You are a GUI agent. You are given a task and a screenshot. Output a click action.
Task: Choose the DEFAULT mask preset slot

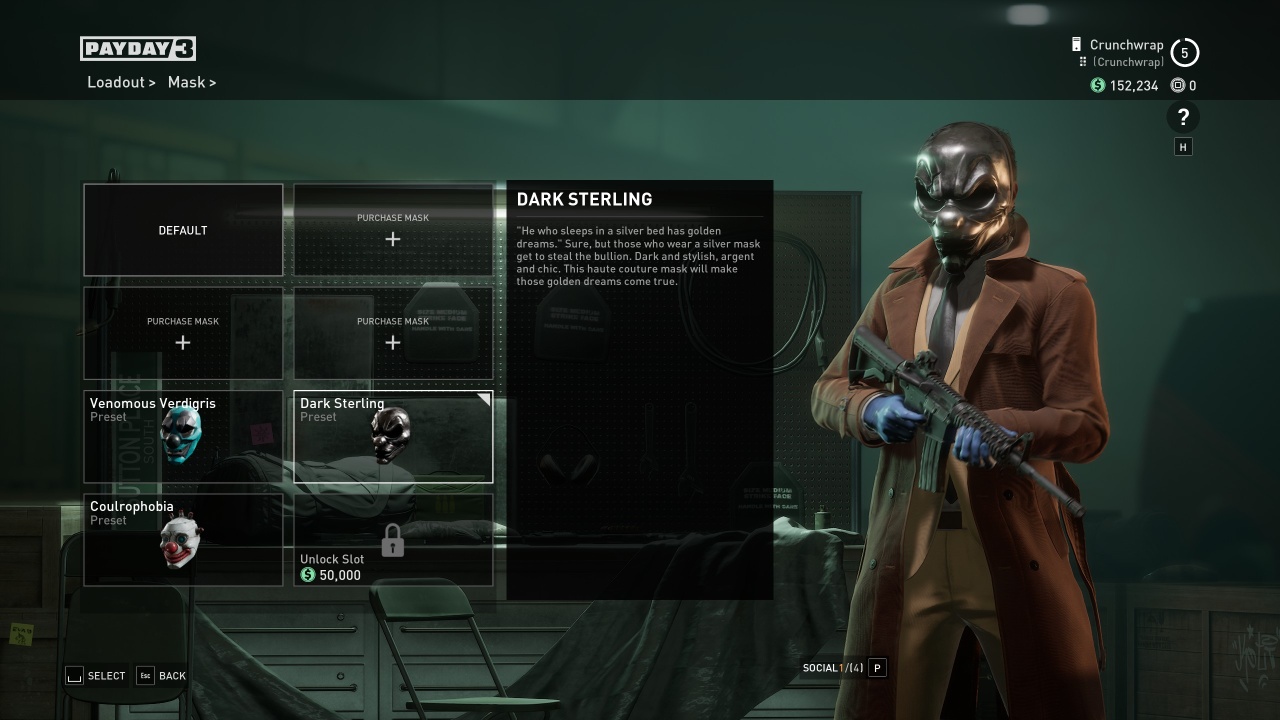coord(183,230)
